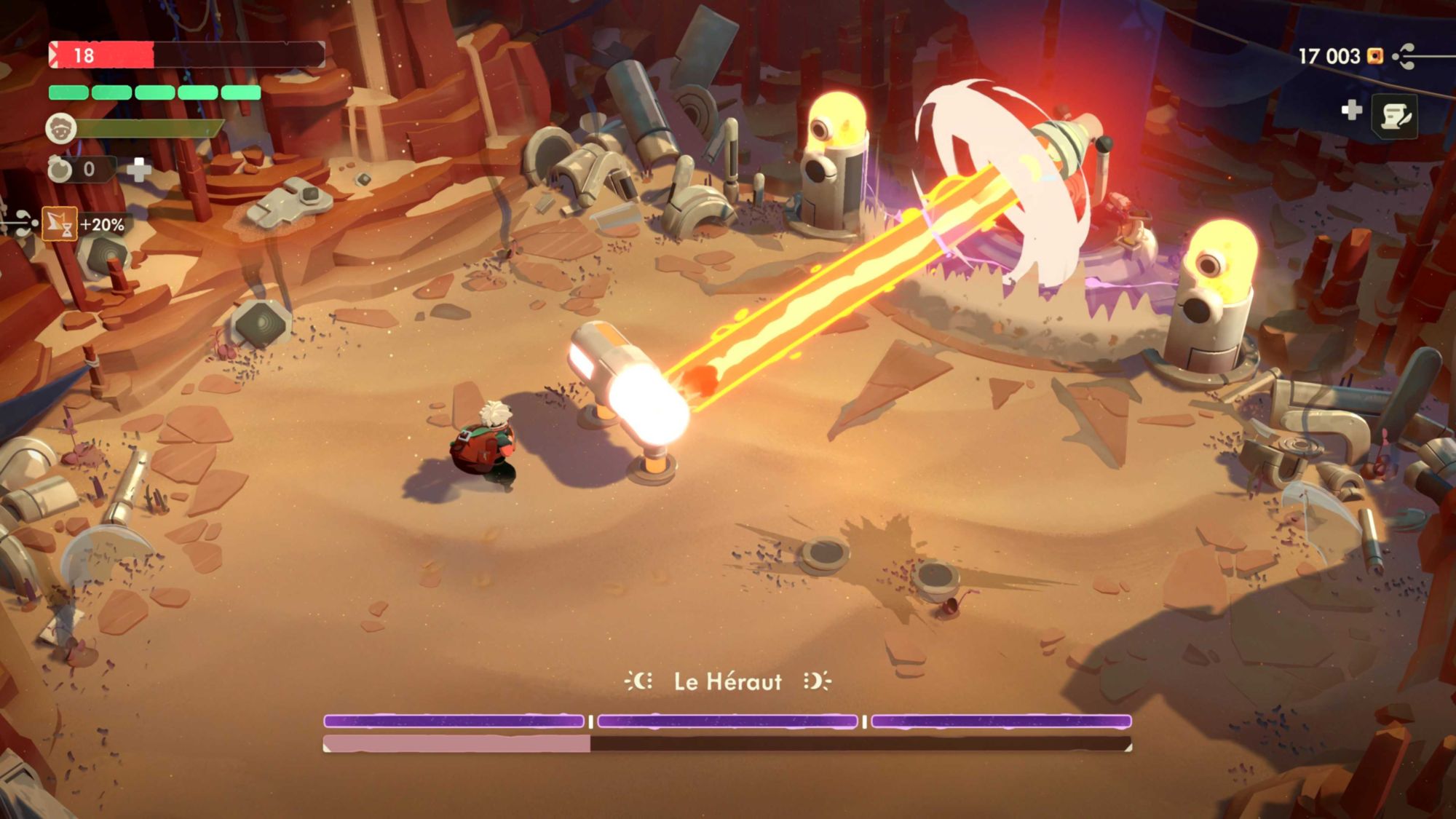Click the character portrait icon

point(61,129)
